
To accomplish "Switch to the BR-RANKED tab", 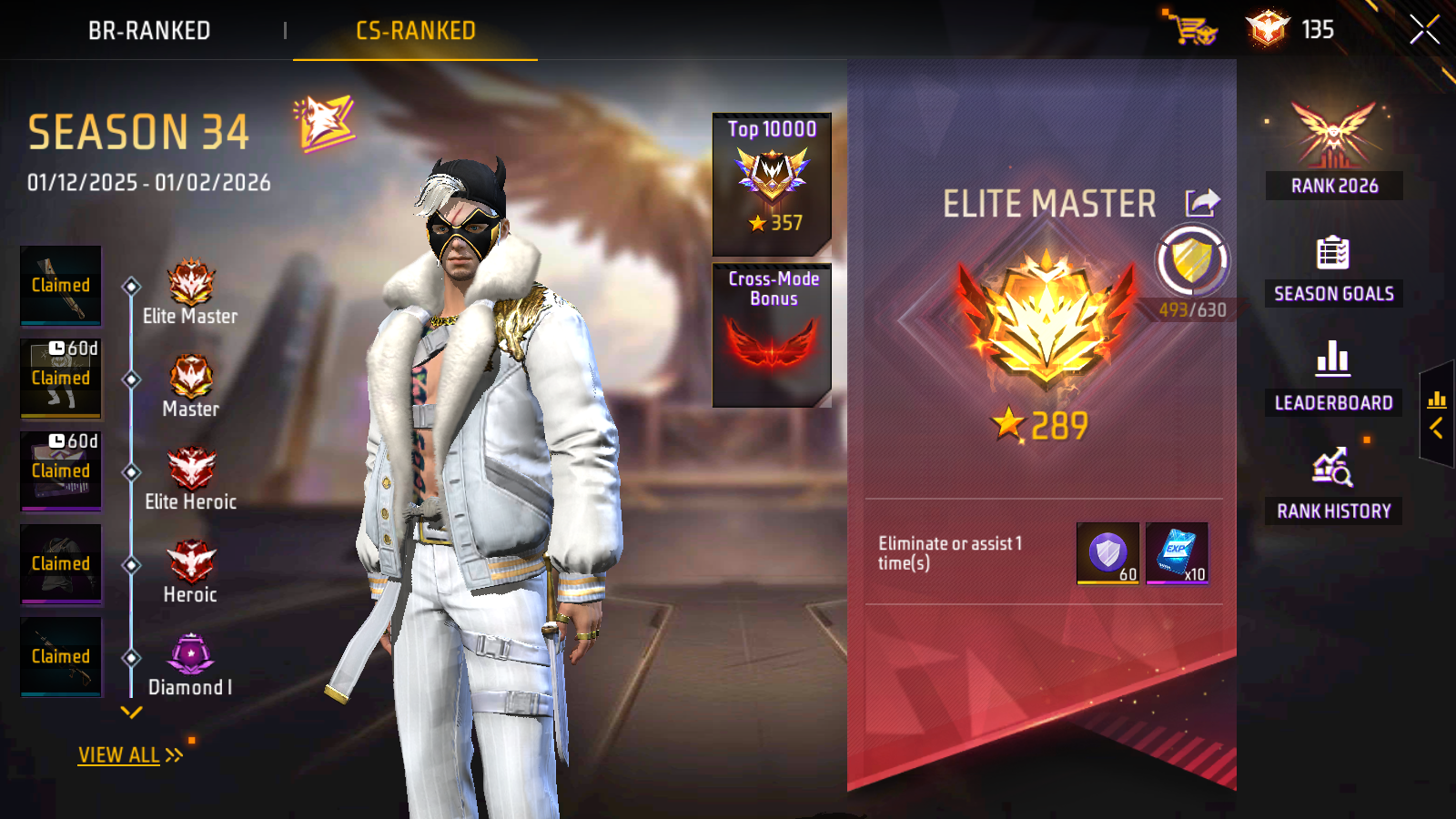I will pos(149,31).
